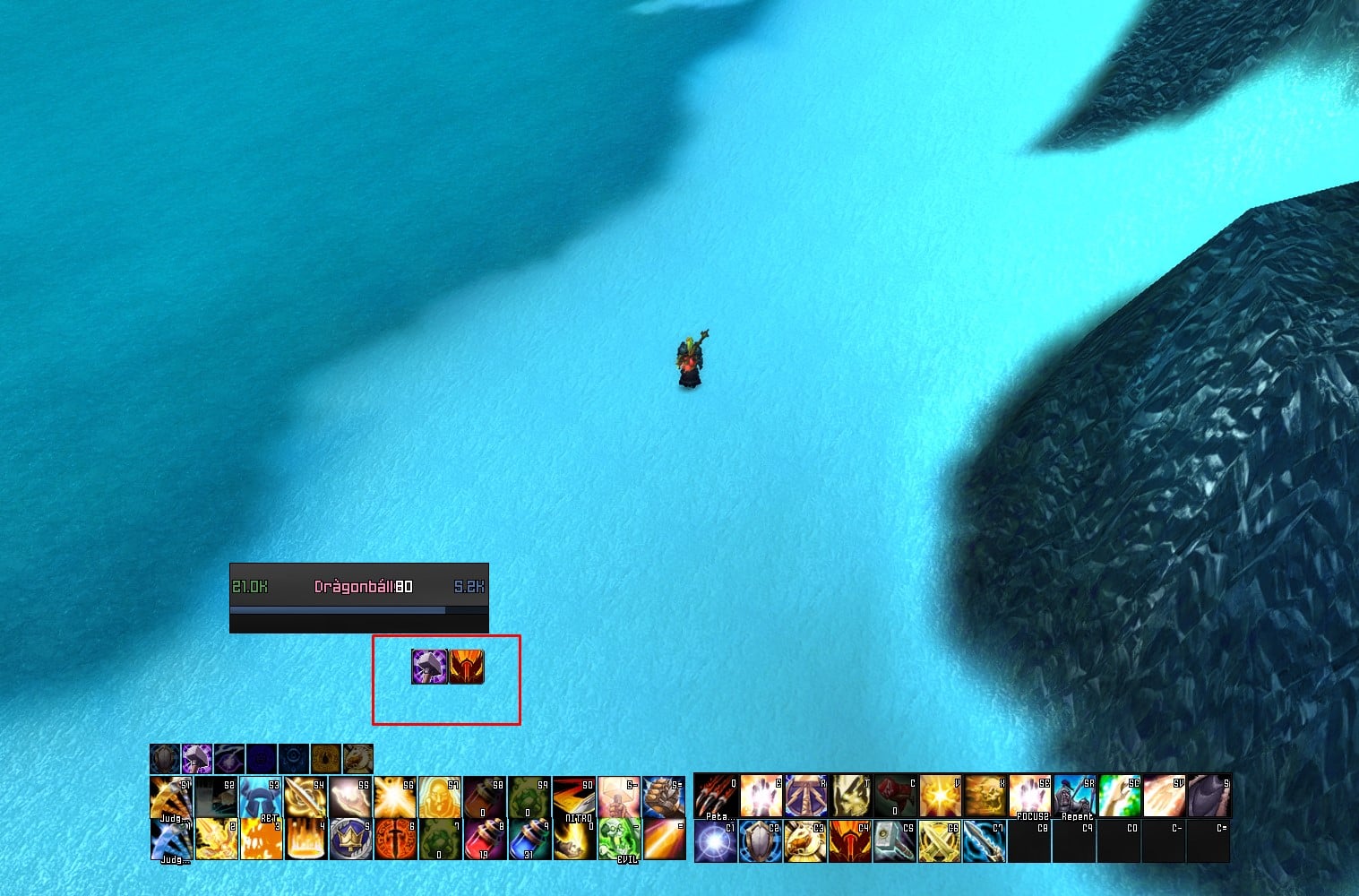Activate the blue helmet RET macro
Screen dimensions: 1359x896
[x=261, y=797]
